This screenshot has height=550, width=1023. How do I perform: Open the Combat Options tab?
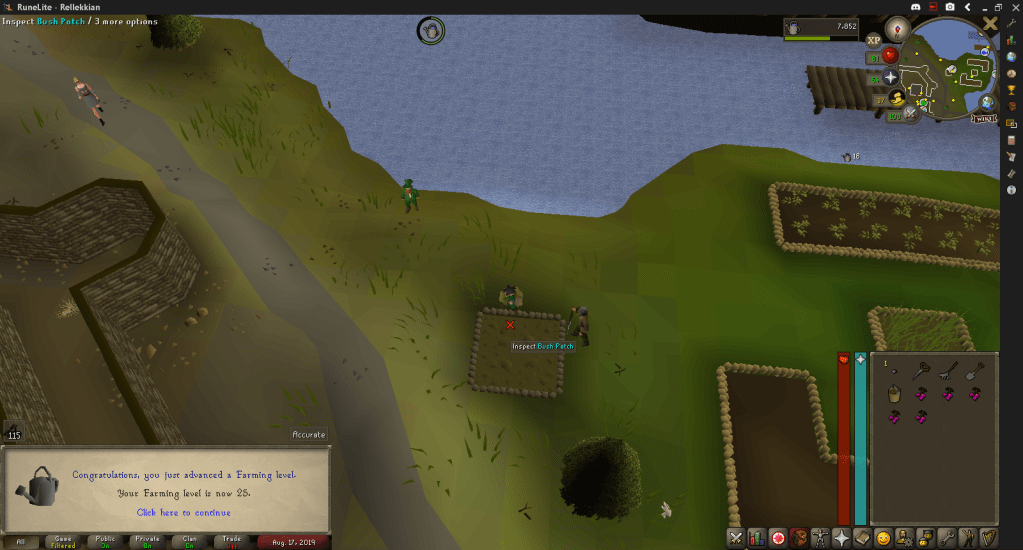tap(736, 538)
